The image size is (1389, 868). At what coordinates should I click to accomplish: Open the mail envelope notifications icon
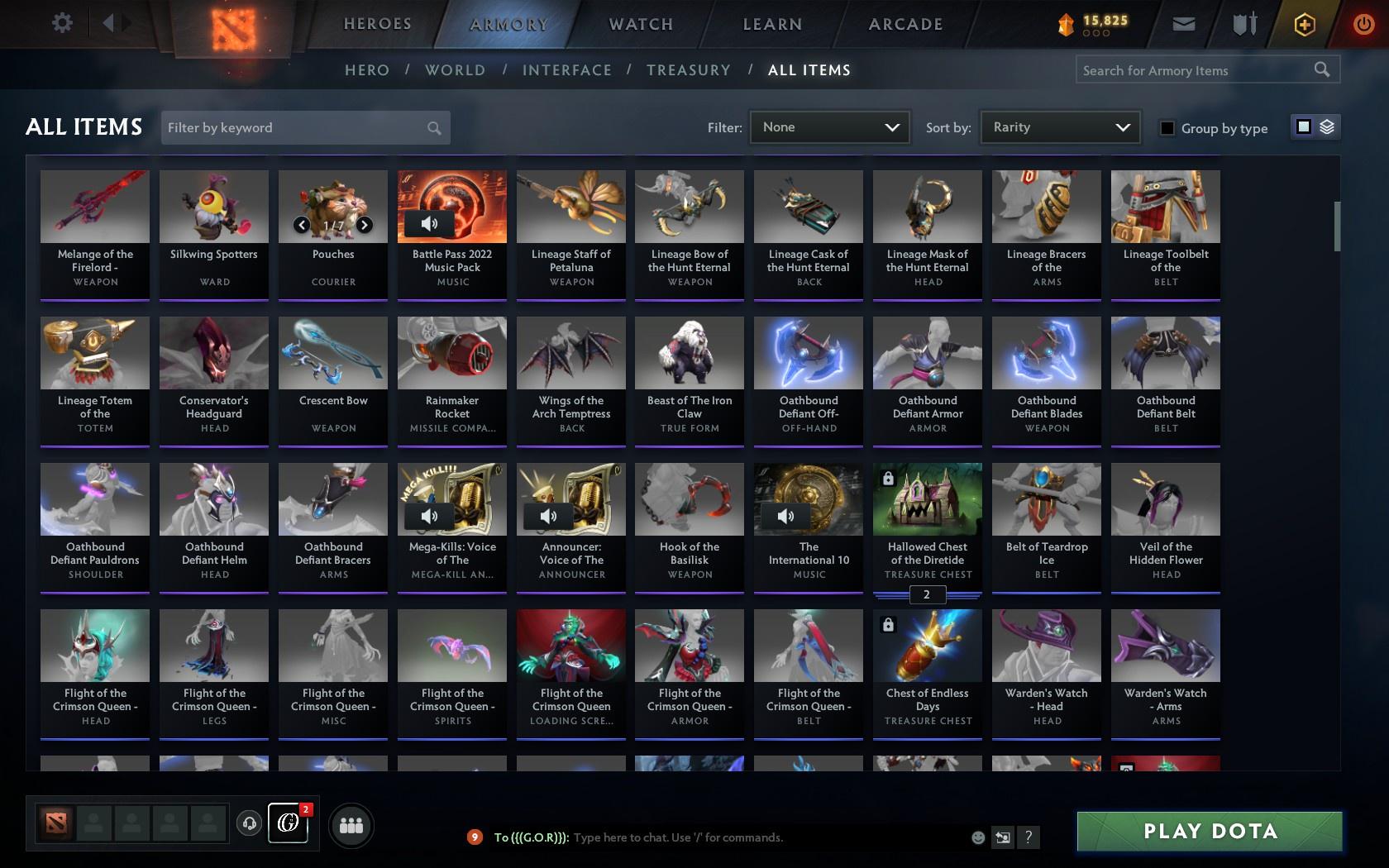coord(1182,23)
